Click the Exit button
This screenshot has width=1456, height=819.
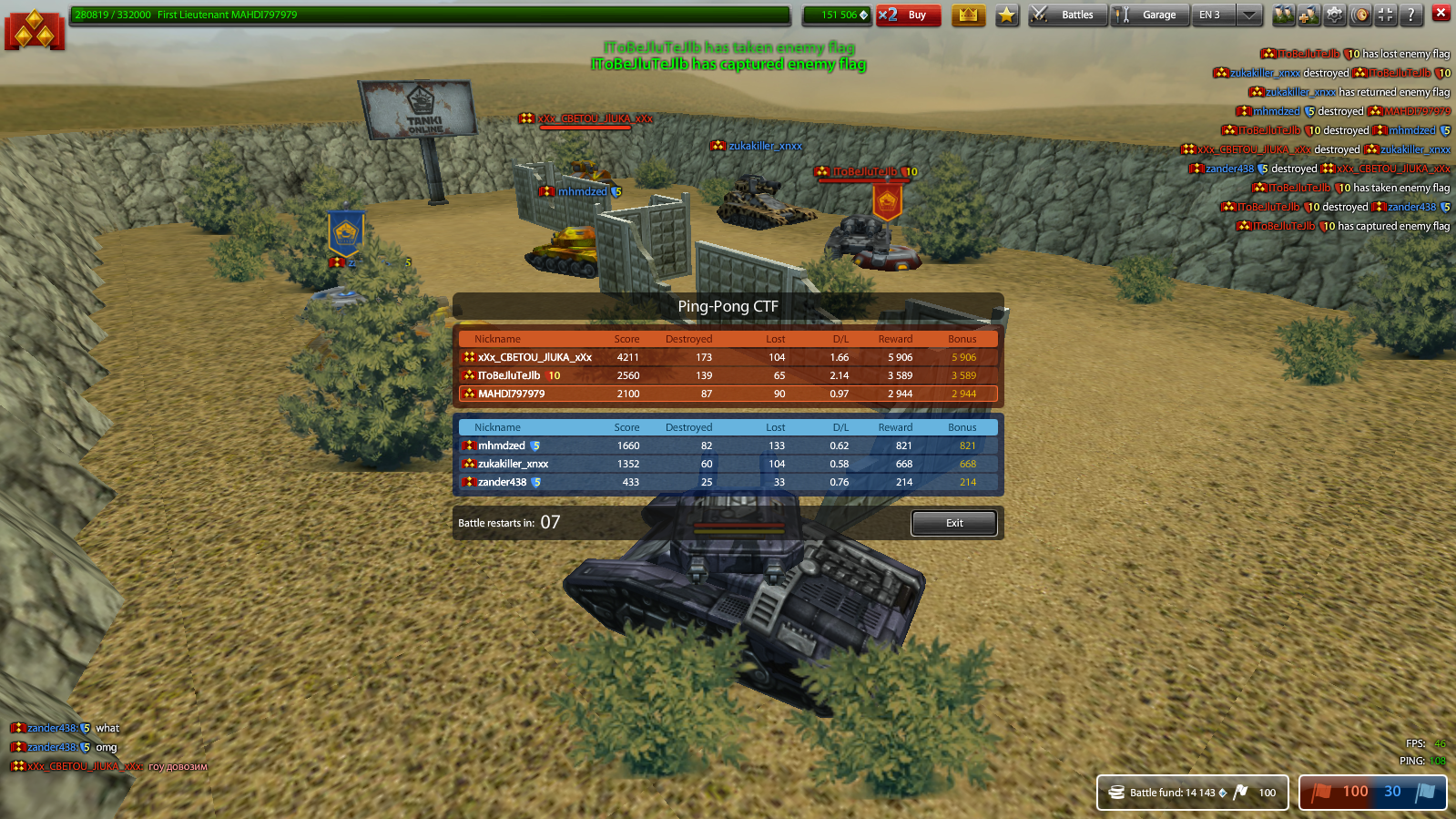click(x=953, y=523)
